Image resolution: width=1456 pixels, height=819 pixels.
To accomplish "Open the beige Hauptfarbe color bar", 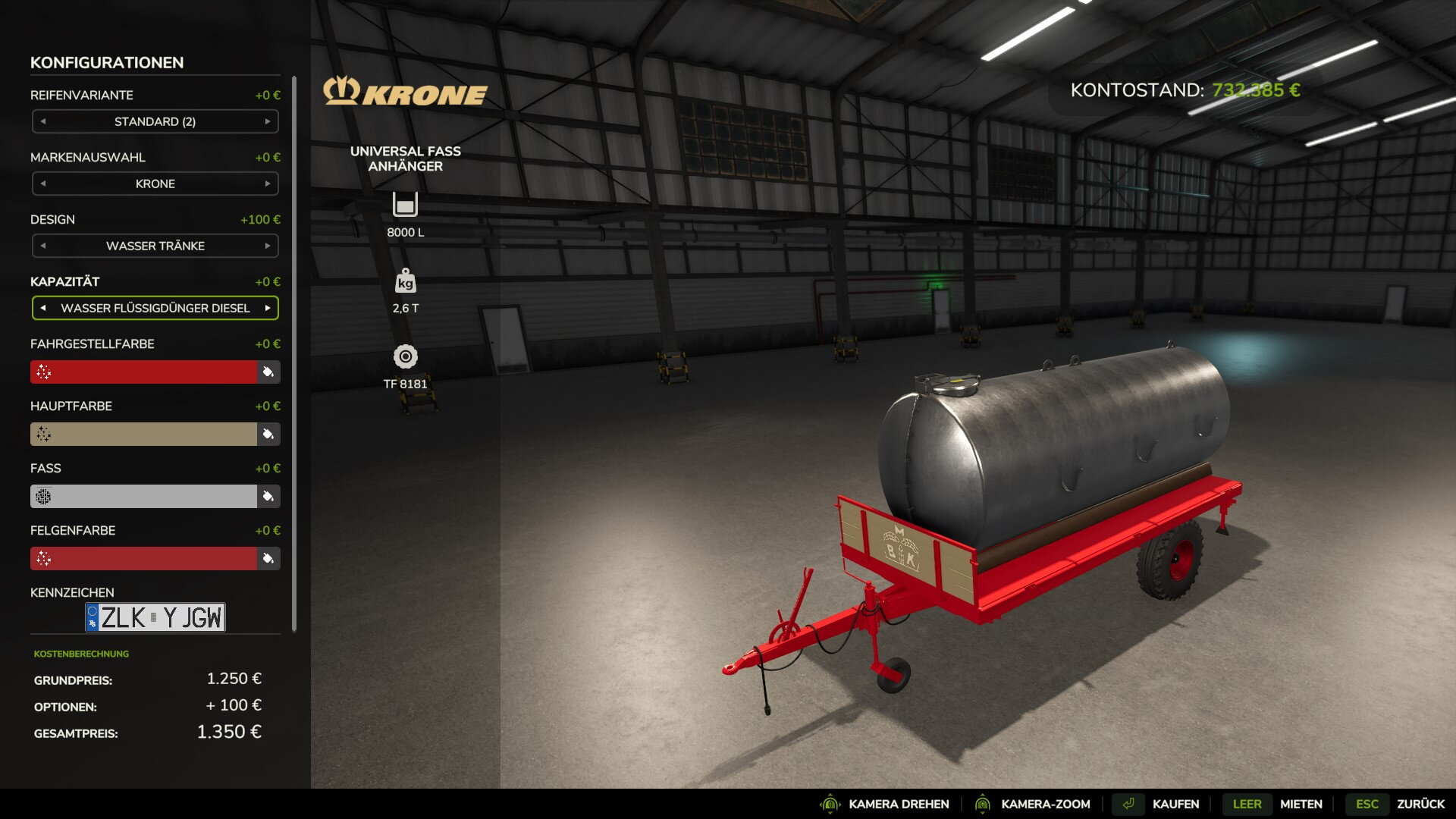I will coord(144,434).
